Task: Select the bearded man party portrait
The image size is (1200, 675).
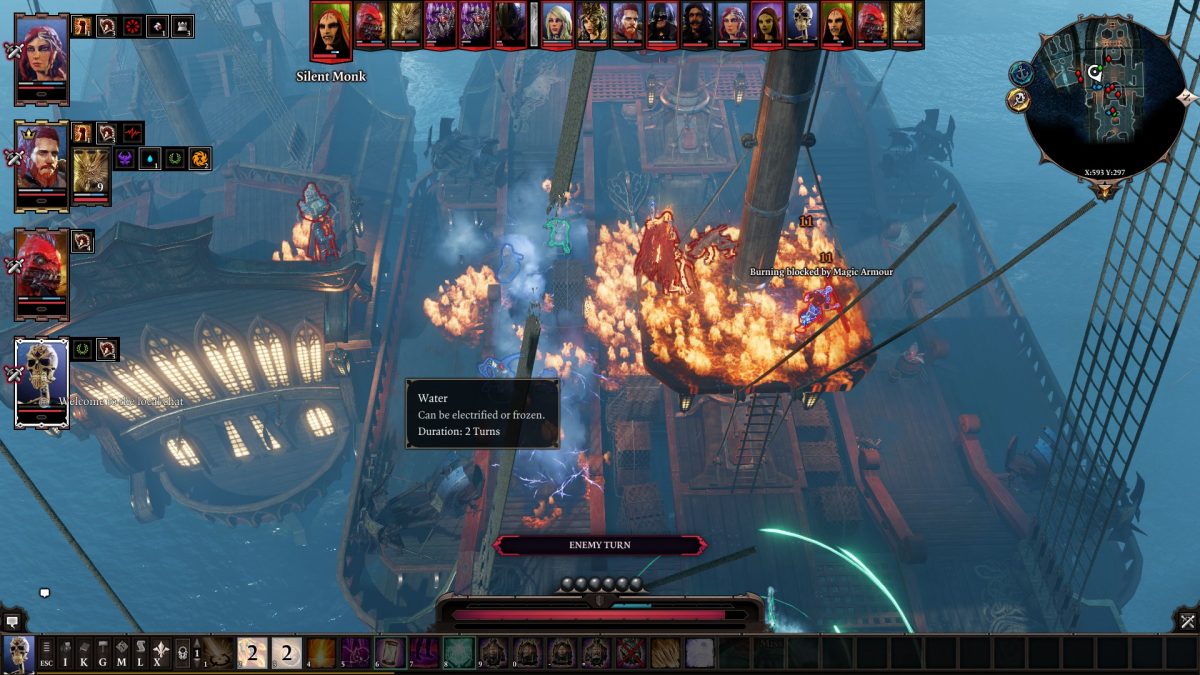Action: coord(42,163)
